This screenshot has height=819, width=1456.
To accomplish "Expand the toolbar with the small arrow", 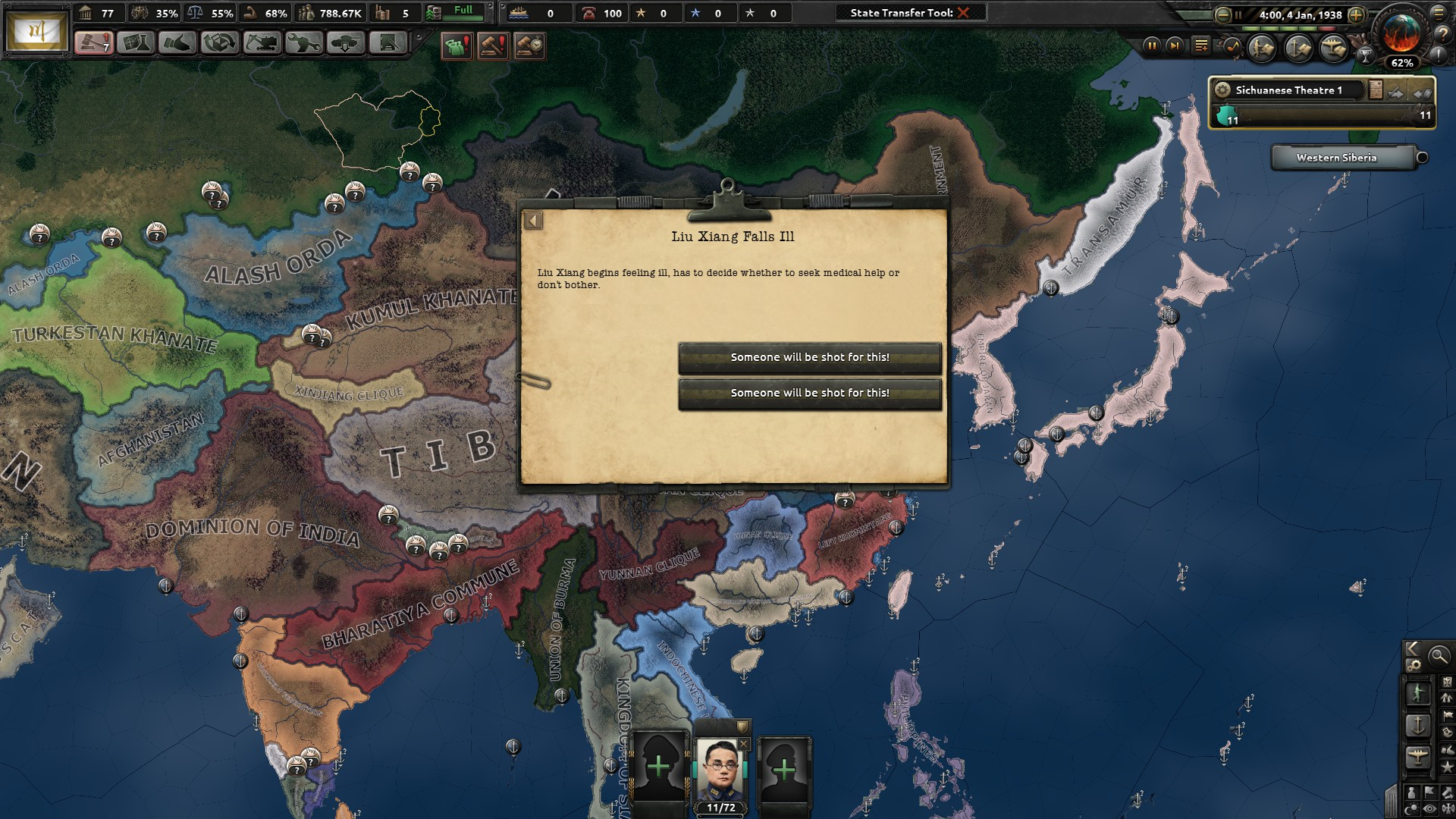I will click(x=417, y=35).
